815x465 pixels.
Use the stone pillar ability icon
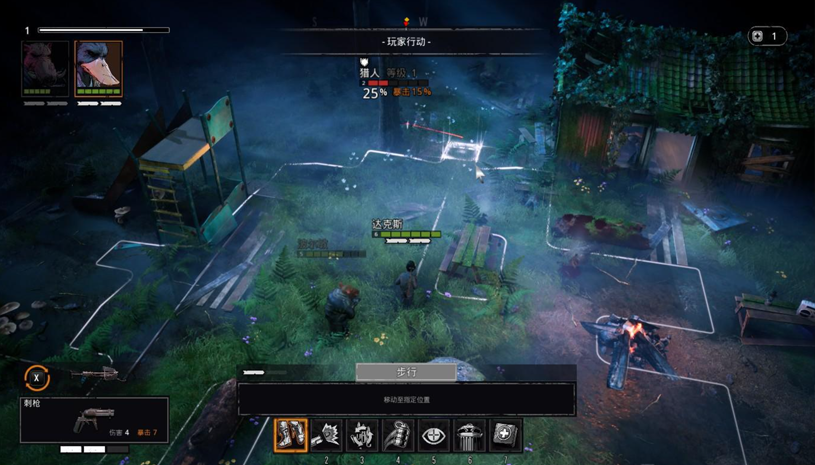470,435
